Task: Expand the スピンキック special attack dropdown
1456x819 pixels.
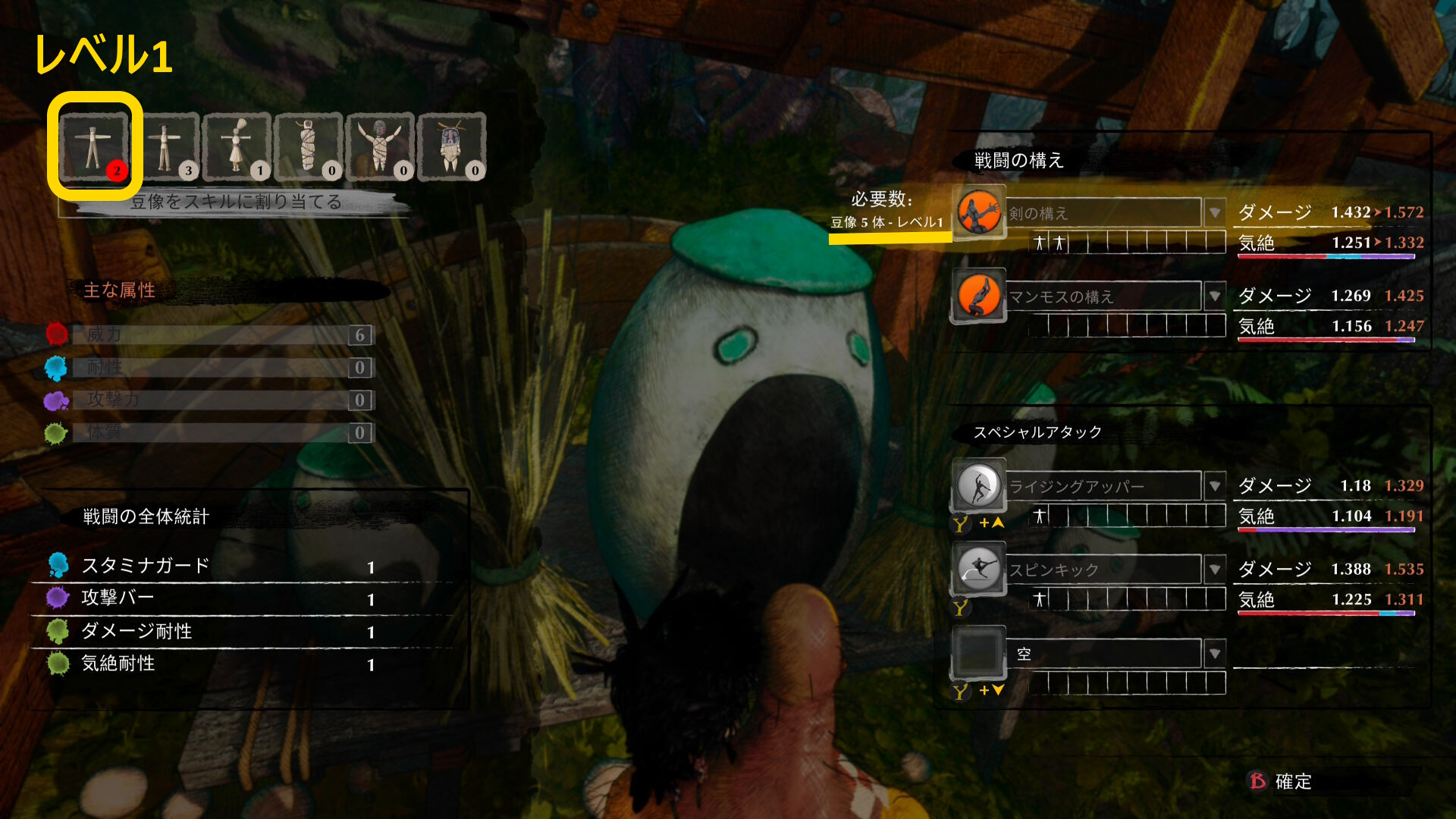Action: pyautogui.click(x=1215, y=570)
